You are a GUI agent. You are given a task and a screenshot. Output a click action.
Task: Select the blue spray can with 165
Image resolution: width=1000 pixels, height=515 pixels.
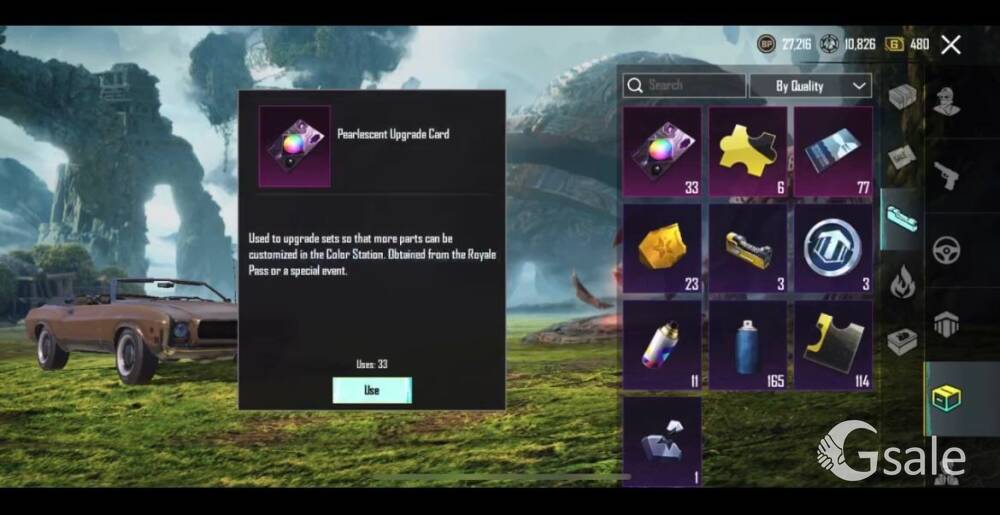coord(747,346)
